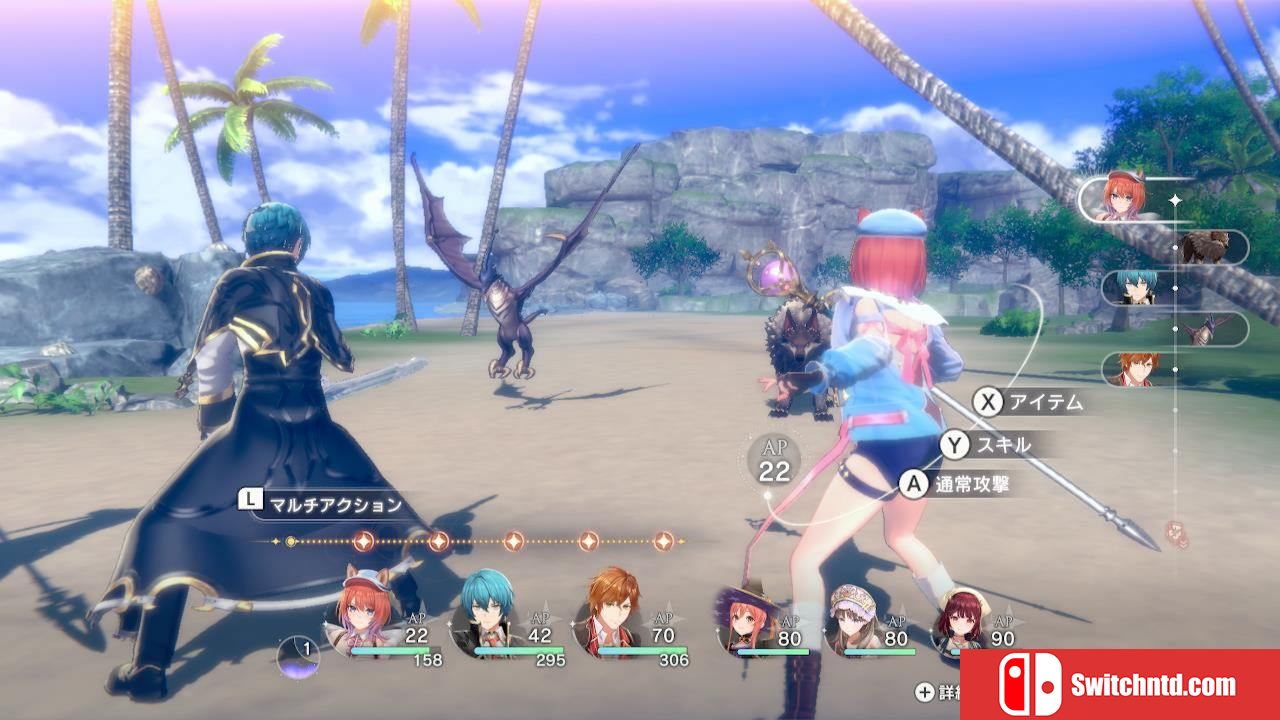Choose the lavender-beret girl's reserve portrait
This screenshot has height=720, width=1280.
pyautogui.click(x=855, y=622)
